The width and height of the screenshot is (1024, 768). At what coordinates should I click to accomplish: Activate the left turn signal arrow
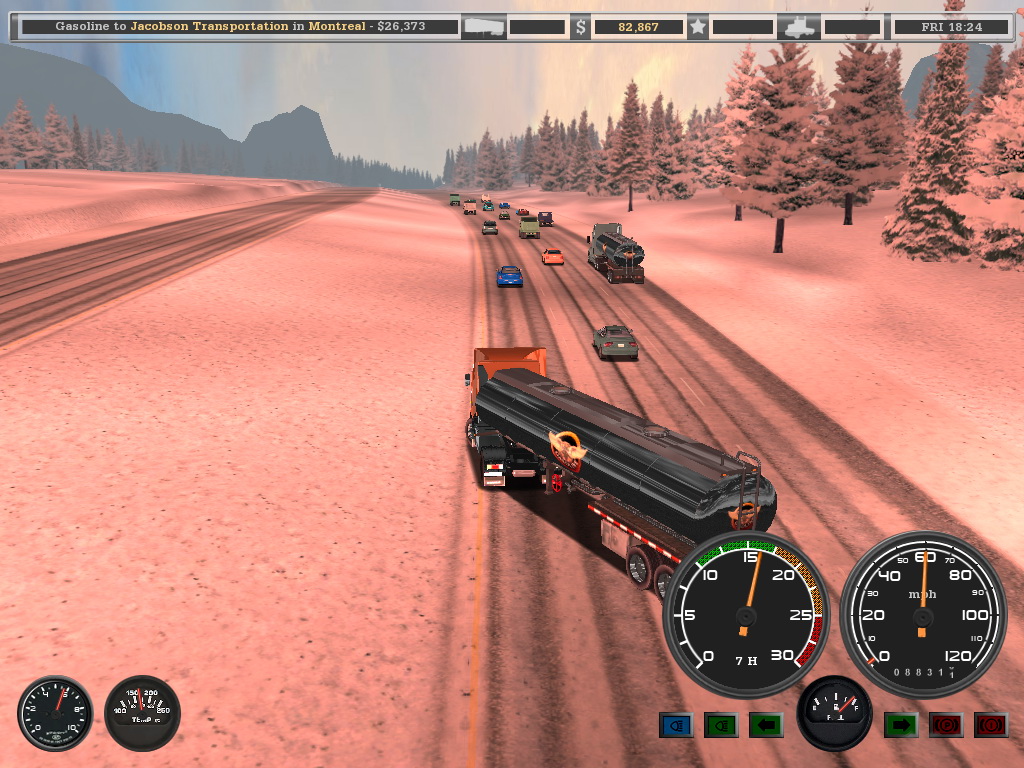click(x=766, y=724)
